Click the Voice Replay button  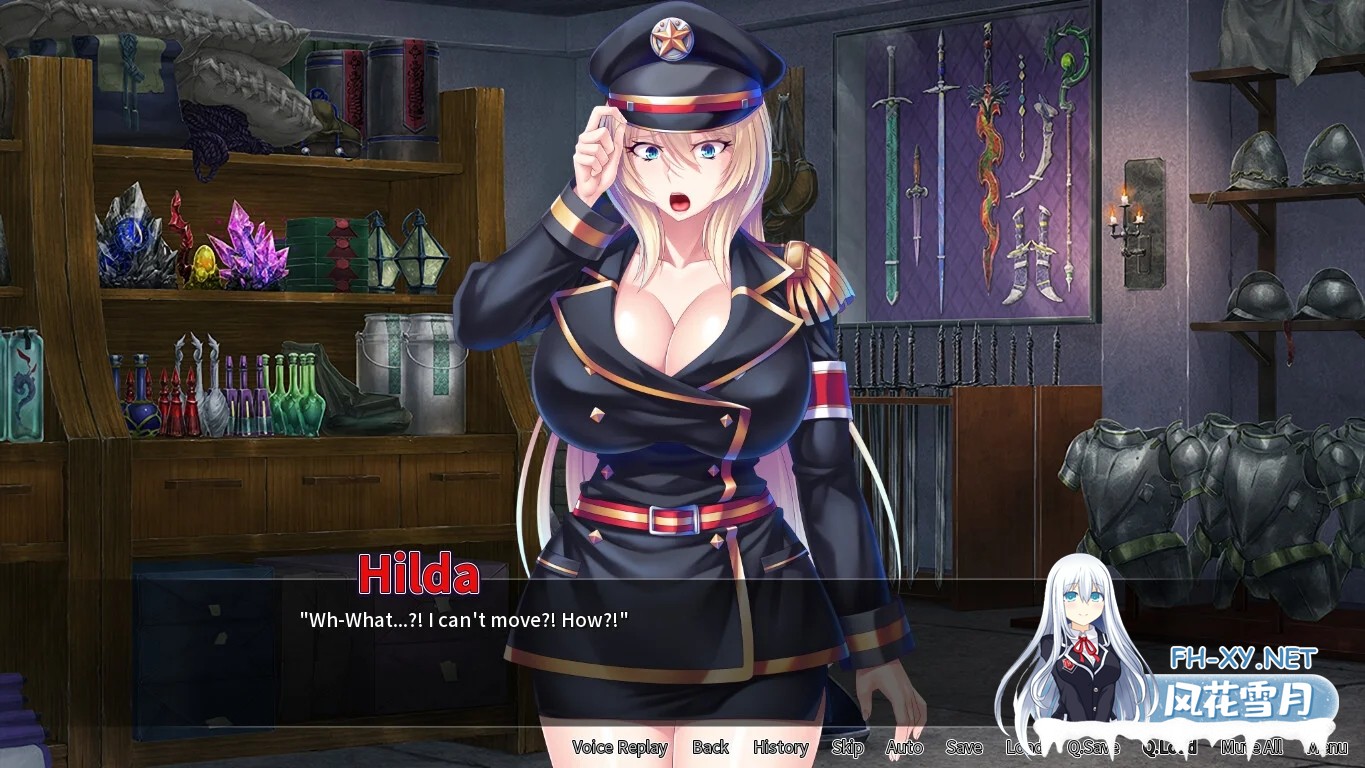618,747
